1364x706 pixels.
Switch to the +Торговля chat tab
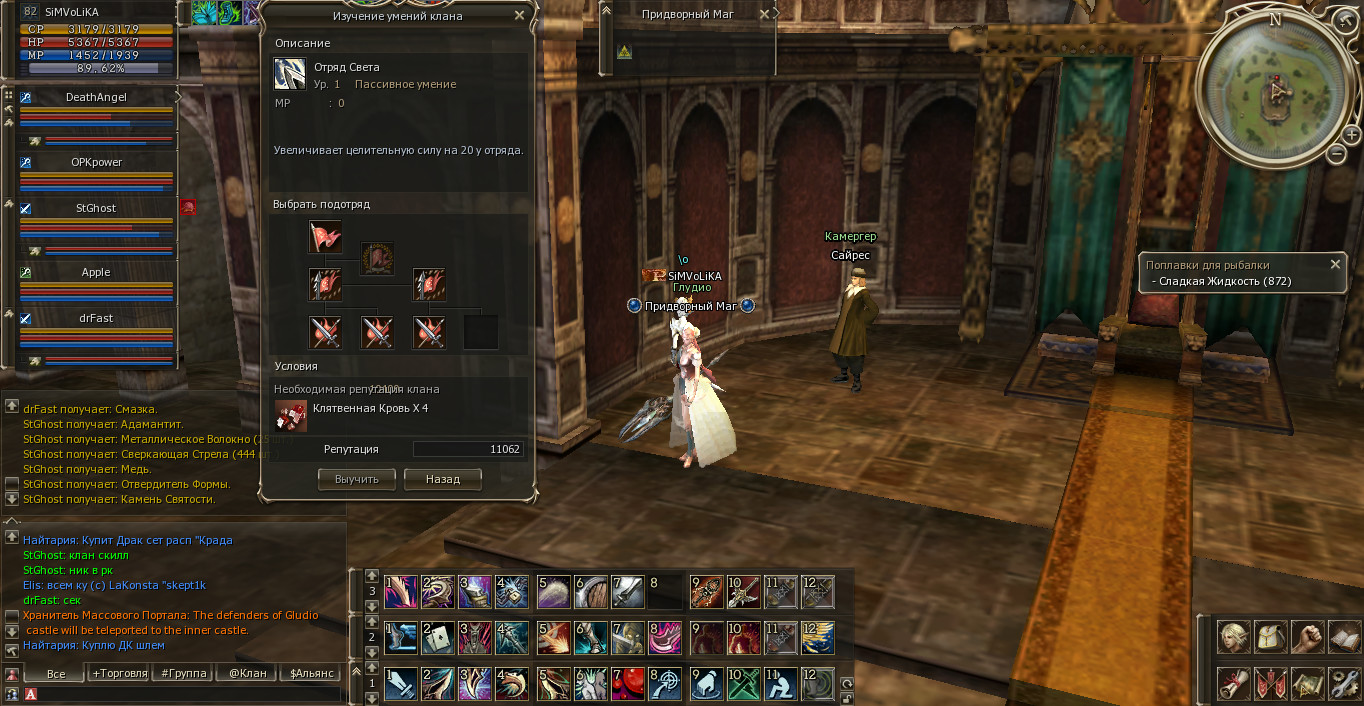click(120, 673)
